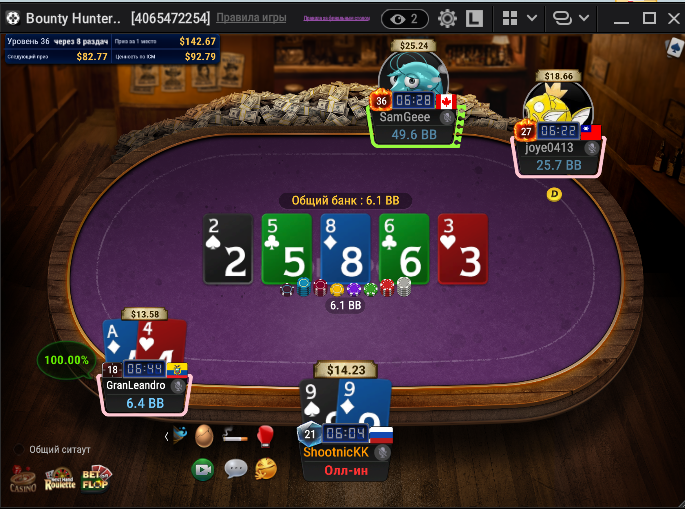Open the Bet Flop side game
The height and width of the screenshot is (509, 685).
point(96,479)
